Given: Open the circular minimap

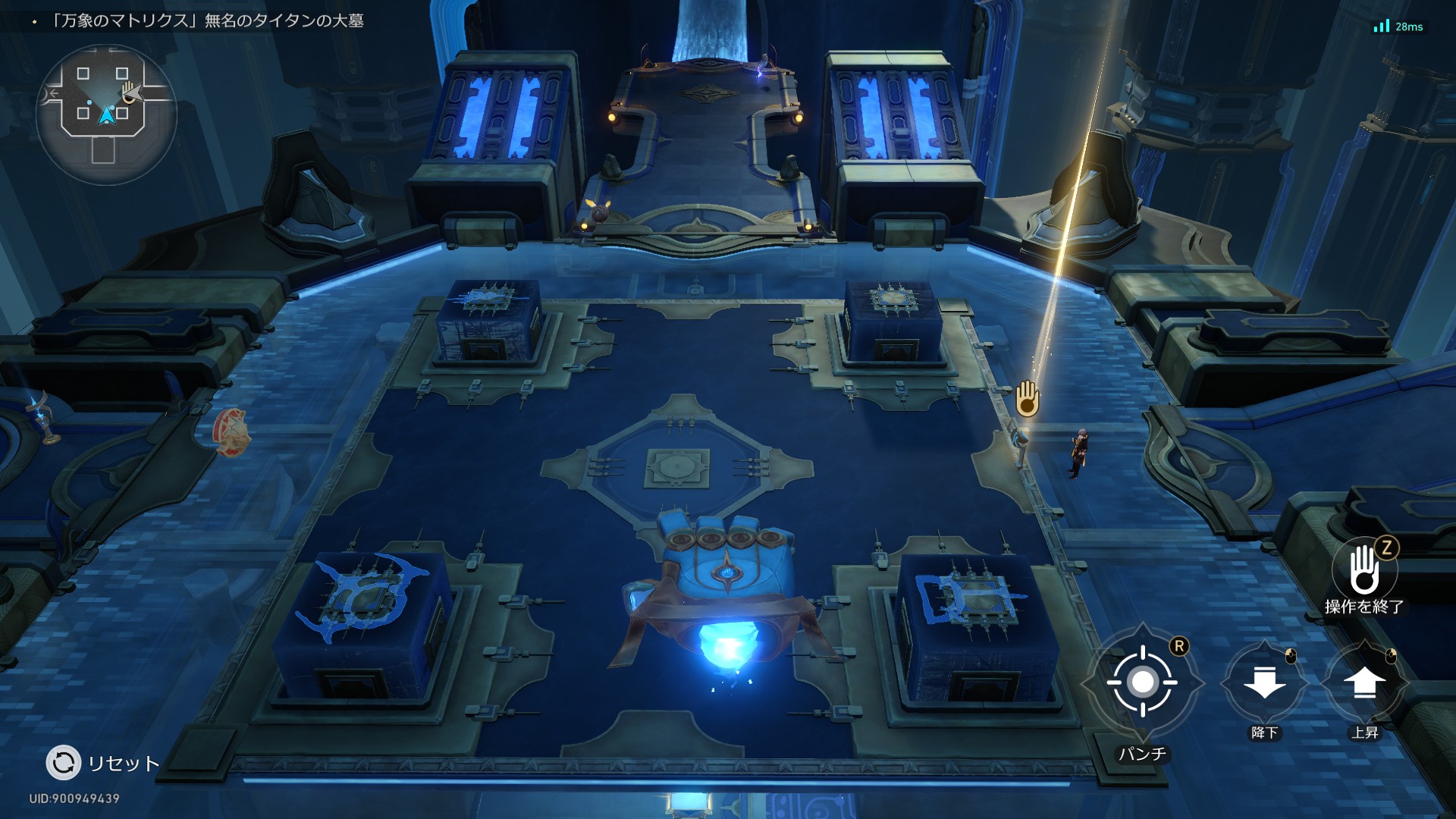Looking at the screenshot, I should point(106,114).
